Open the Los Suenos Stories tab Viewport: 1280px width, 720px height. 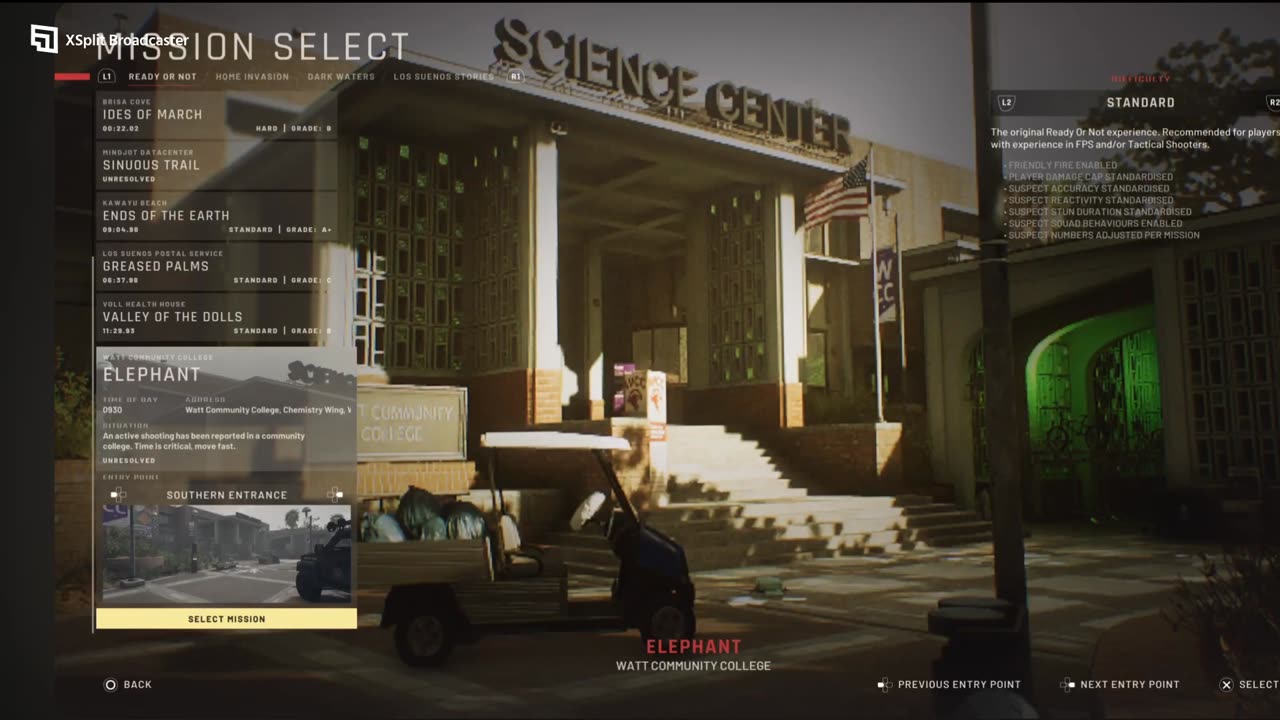point(443,77)
